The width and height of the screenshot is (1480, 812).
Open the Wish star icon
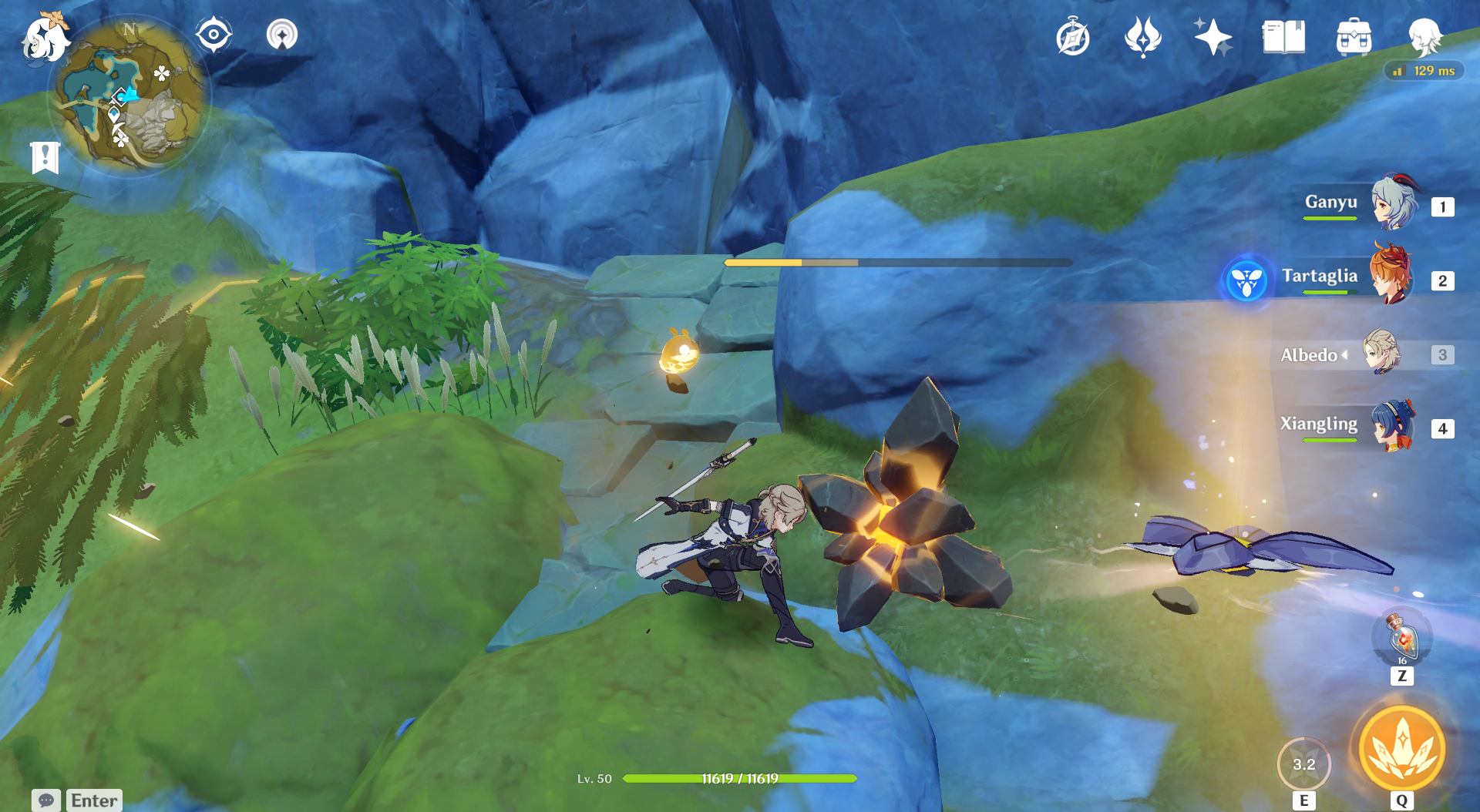click(1213, 37)
